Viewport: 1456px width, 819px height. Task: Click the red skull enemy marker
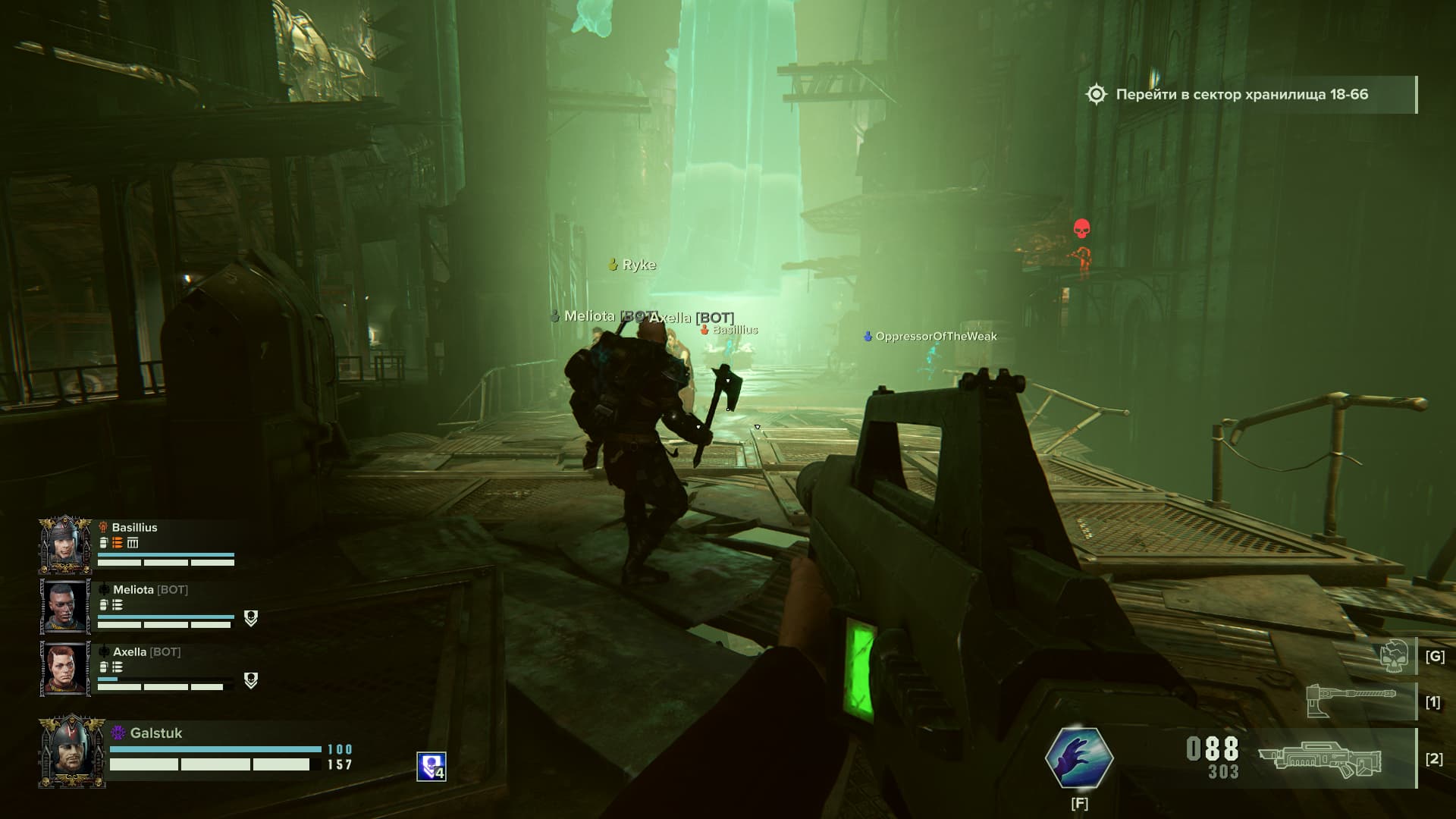click(1081, 228)
